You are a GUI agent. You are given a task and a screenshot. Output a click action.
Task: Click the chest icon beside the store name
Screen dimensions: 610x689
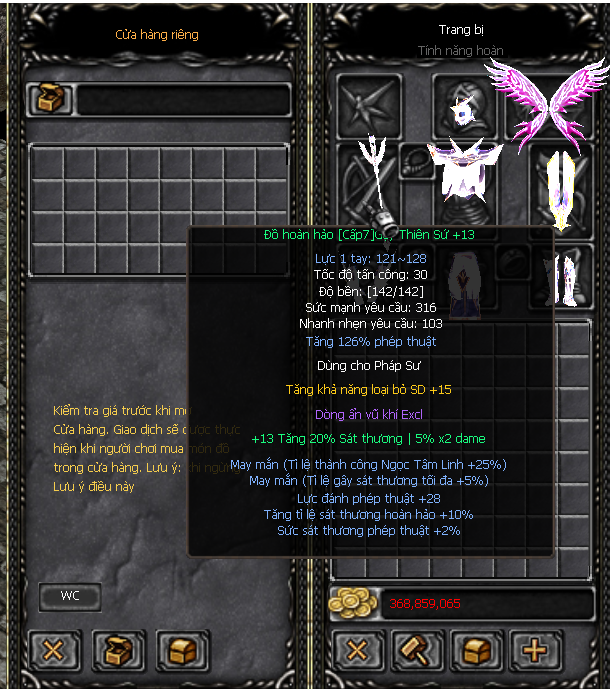click(49, 99)
